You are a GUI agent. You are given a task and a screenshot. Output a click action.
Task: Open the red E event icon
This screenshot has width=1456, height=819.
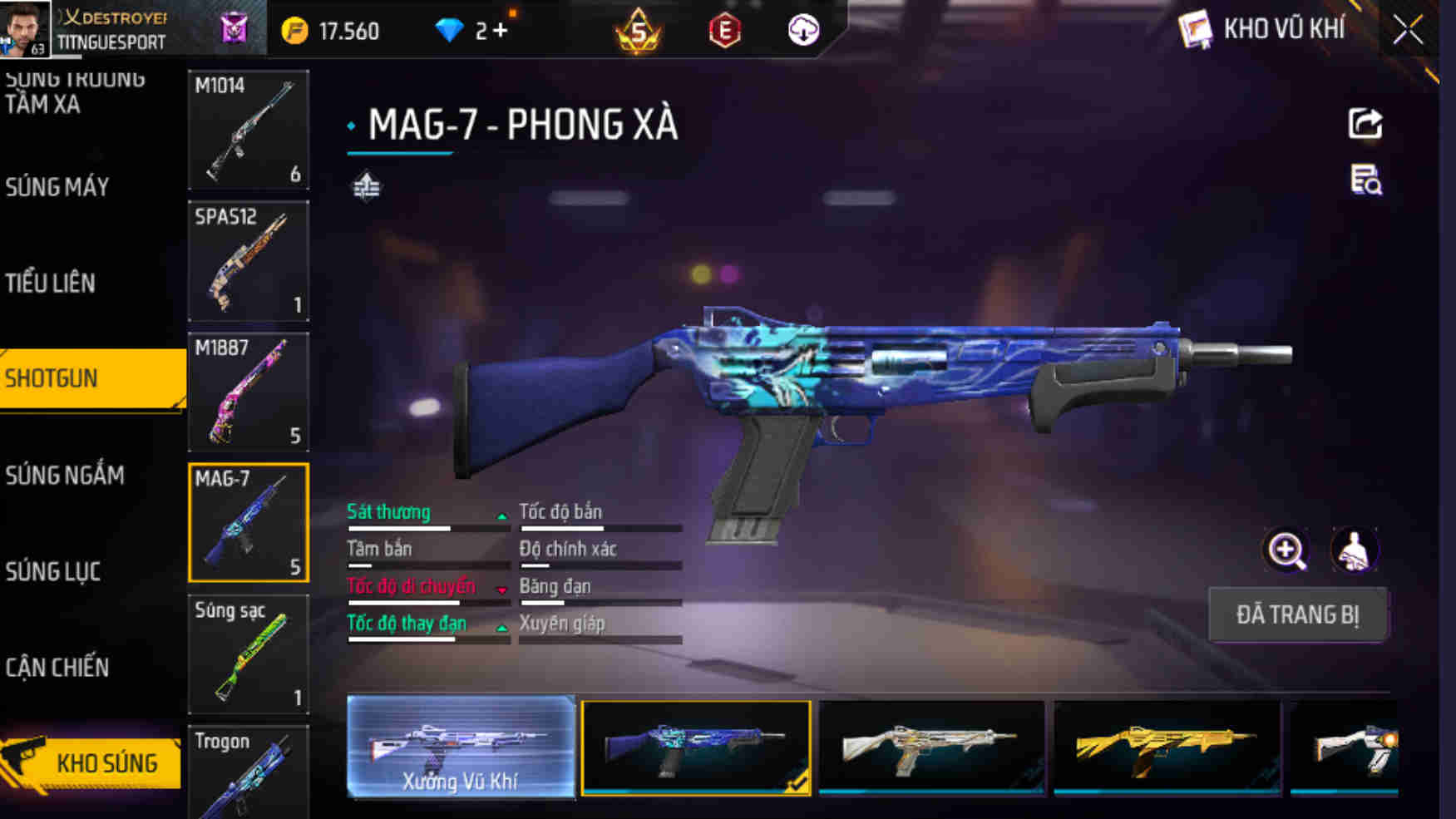pos(725,32)
